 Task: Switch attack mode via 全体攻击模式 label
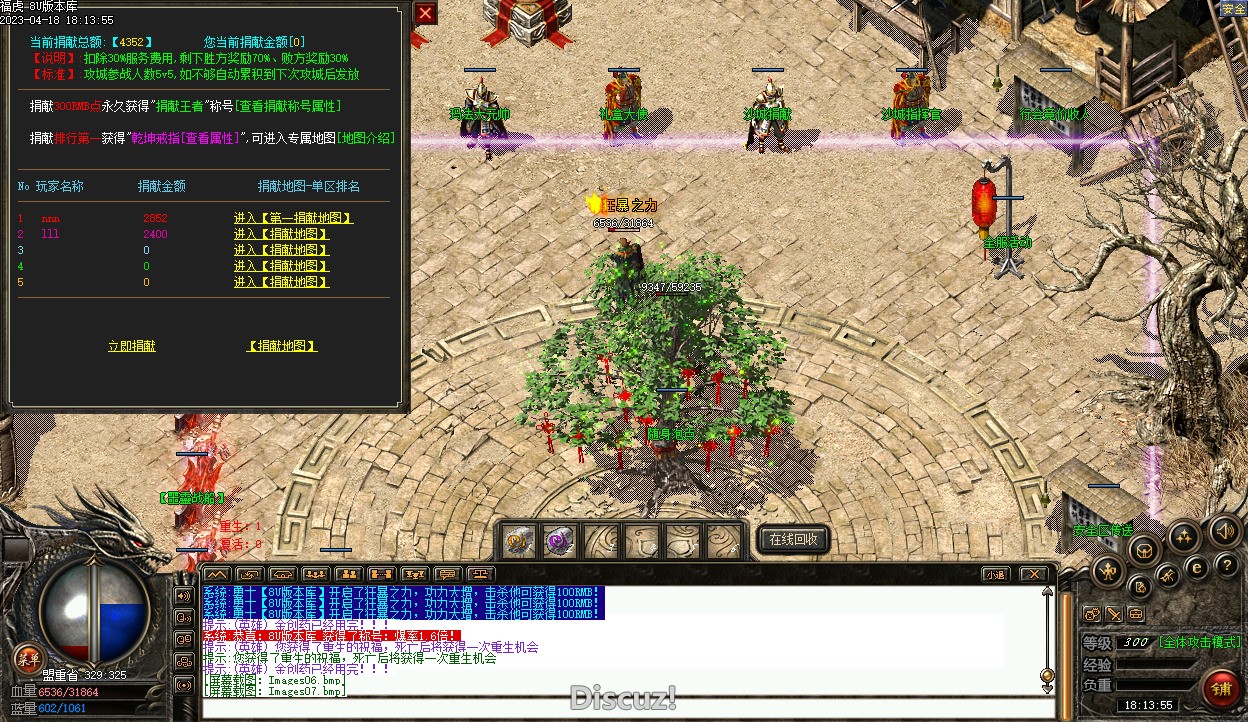coord(1200,642)
